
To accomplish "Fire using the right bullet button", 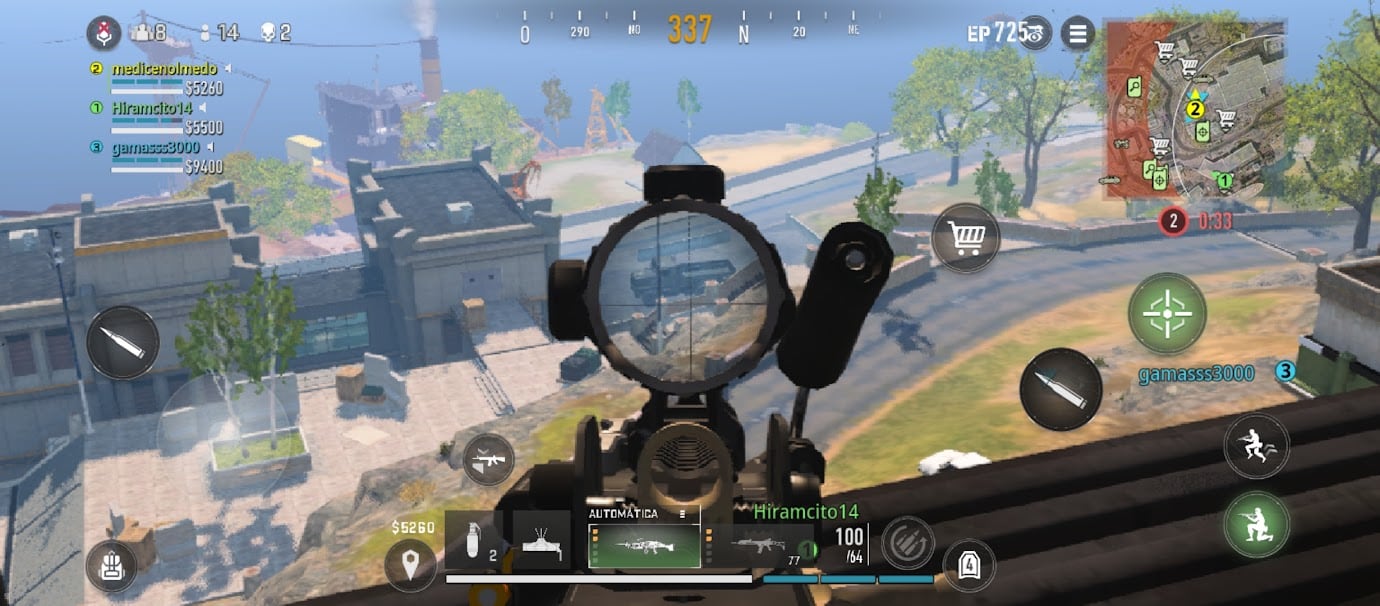I will coord(1060,389).
